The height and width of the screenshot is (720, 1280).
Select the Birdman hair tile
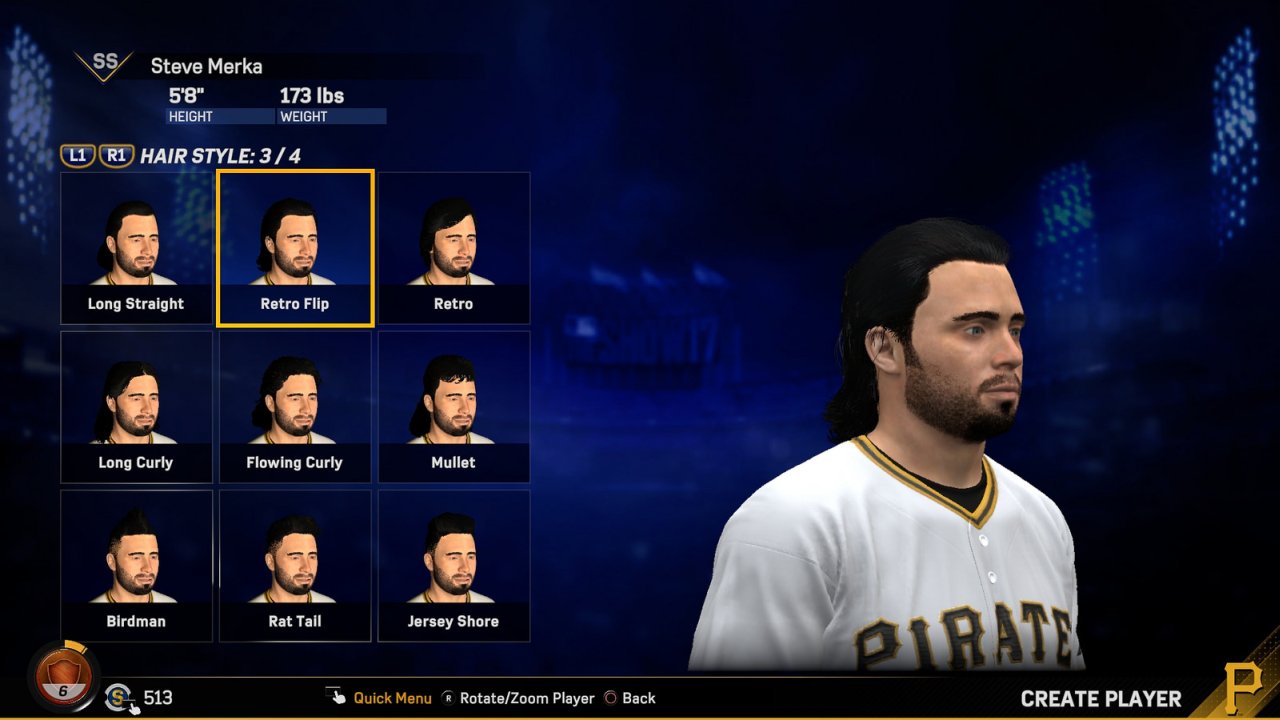point(136,566)
